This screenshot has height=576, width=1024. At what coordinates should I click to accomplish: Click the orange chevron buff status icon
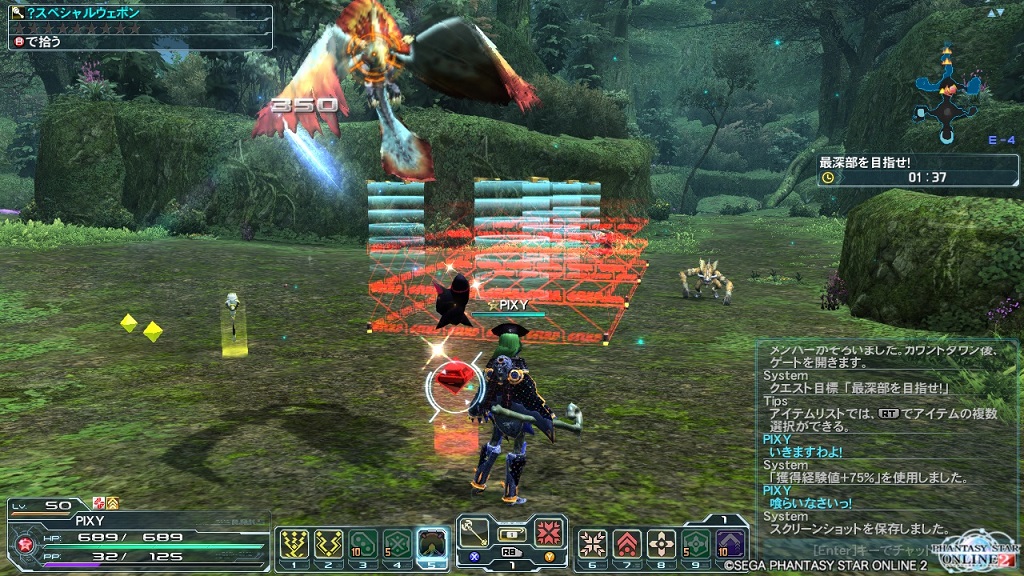[112, 503]
